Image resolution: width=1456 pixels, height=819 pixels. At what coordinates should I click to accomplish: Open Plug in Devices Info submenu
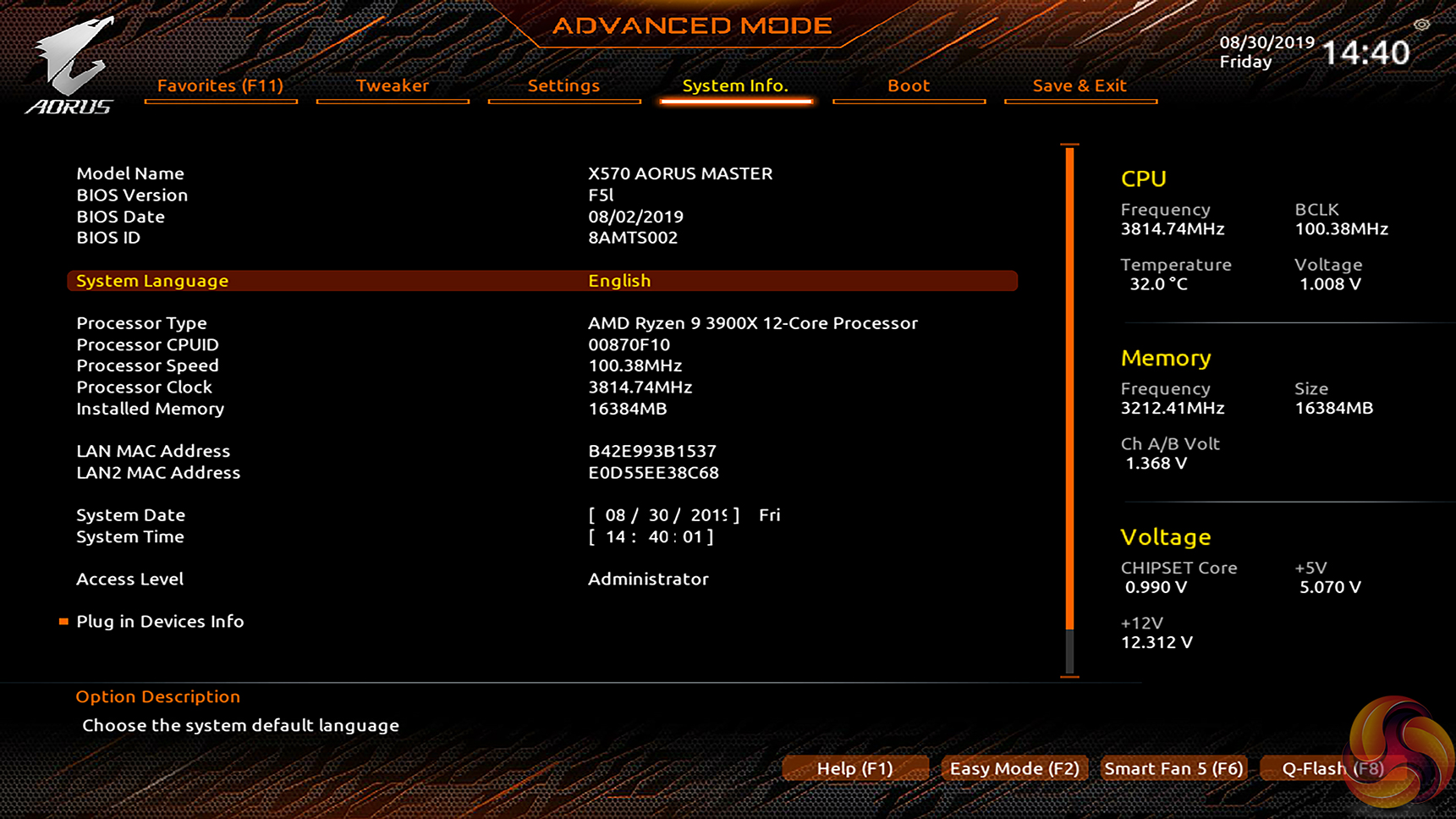(x=160, y=622)
